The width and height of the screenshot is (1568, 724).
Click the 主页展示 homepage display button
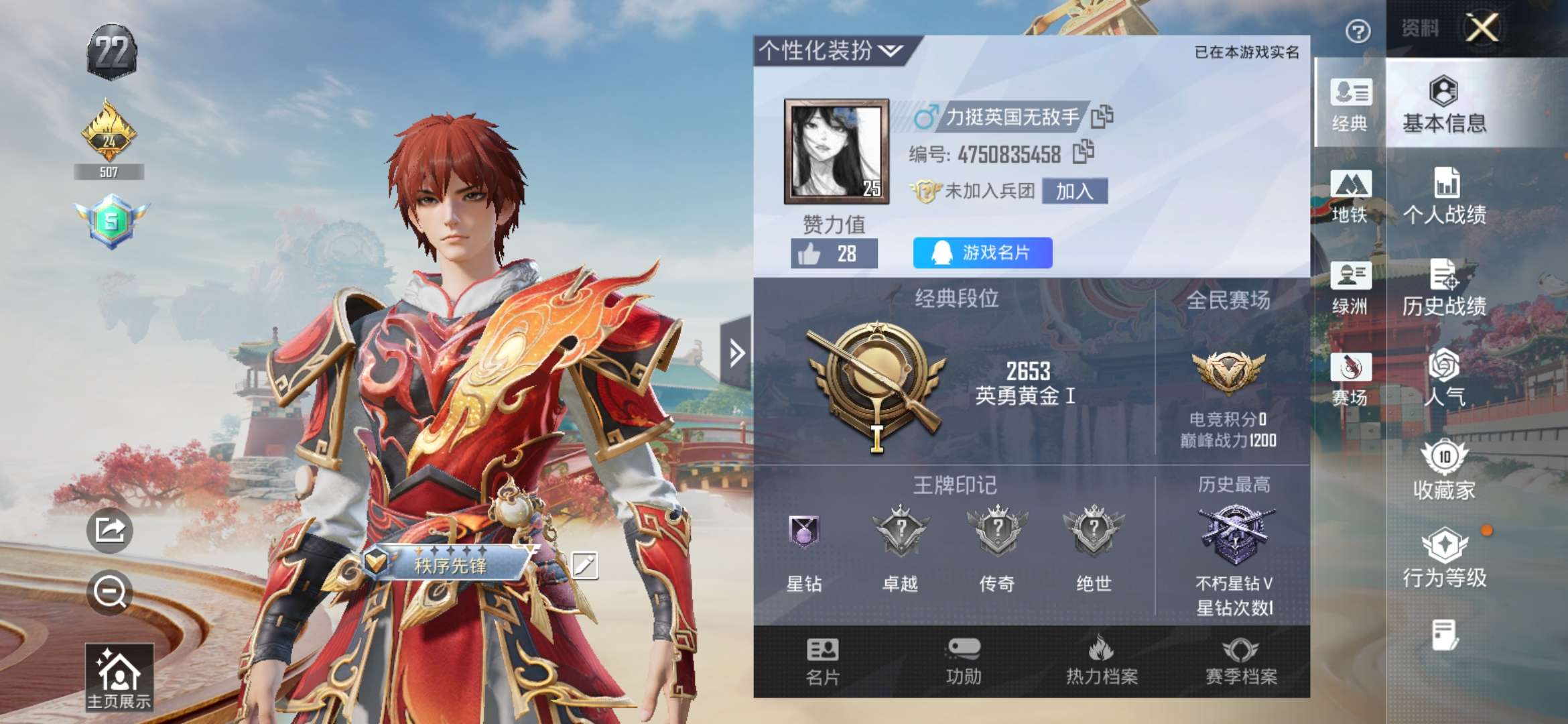point(119,676)
